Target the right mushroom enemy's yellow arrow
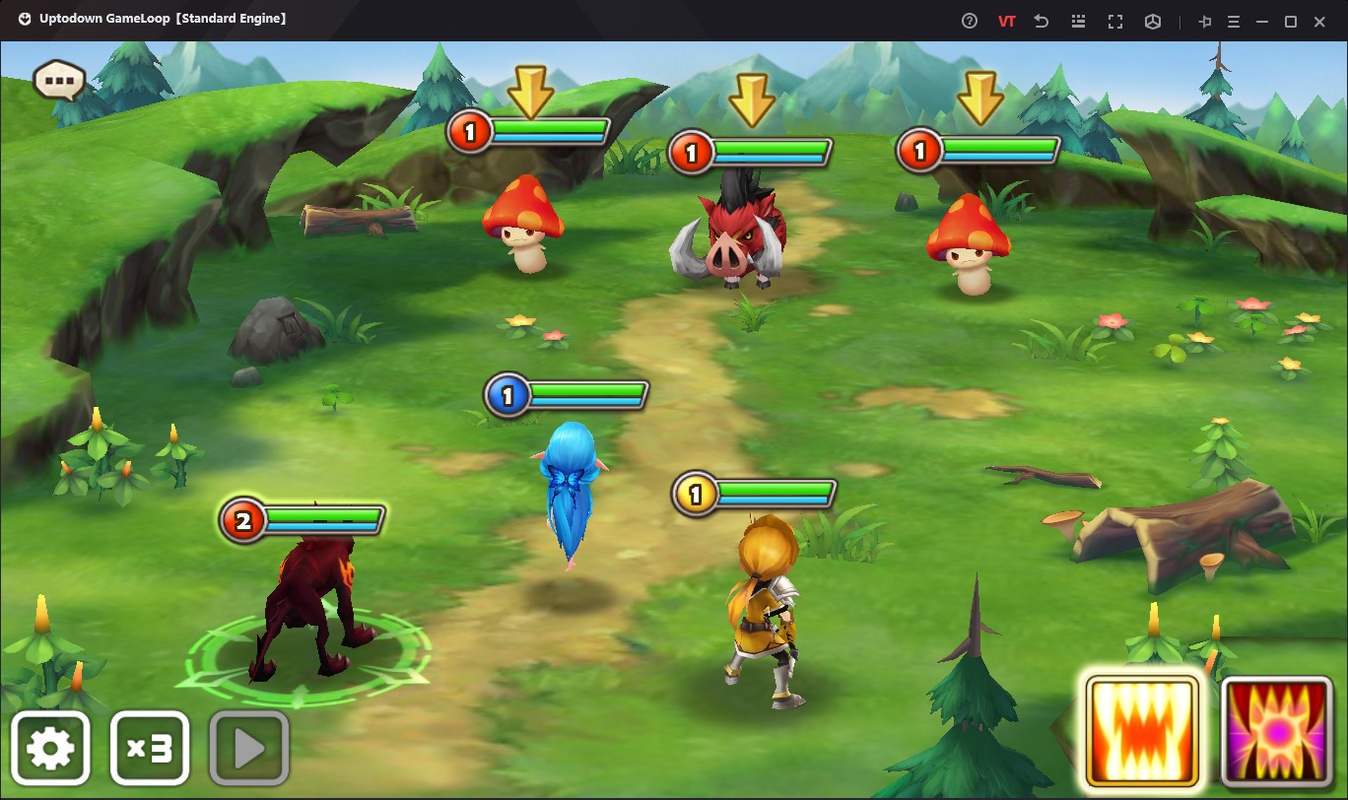 click(979, 96)
